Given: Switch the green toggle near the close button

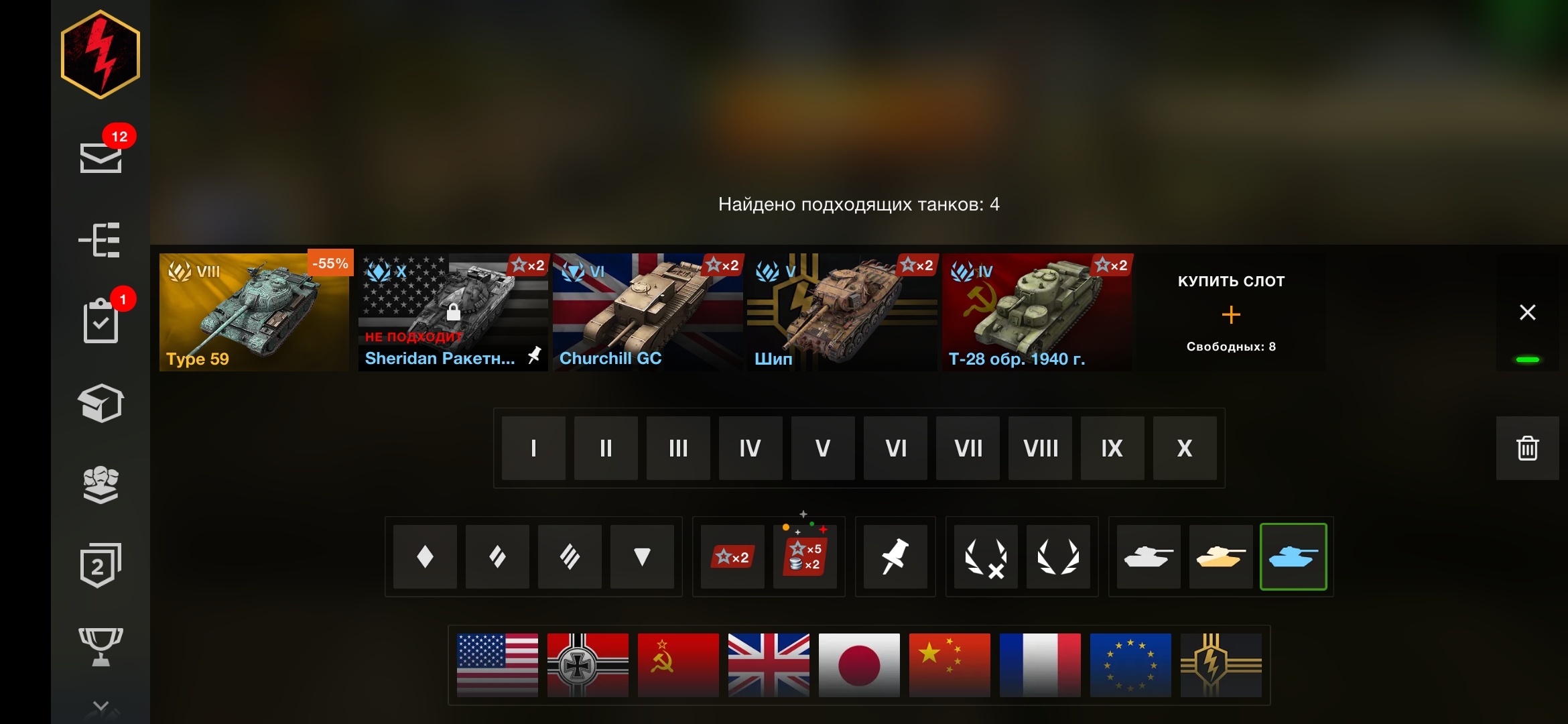Looking at the screenshot, I should (1528, 359).
